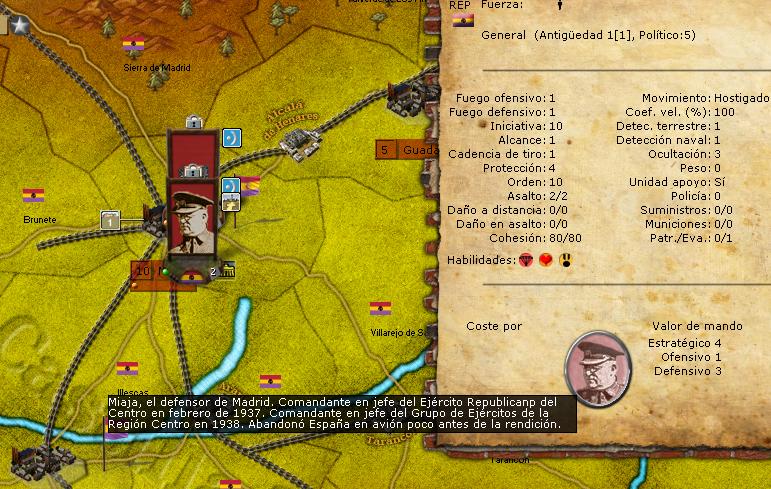Click the orange strength tab showing 10
771x489 pixels.
[143, 271]
